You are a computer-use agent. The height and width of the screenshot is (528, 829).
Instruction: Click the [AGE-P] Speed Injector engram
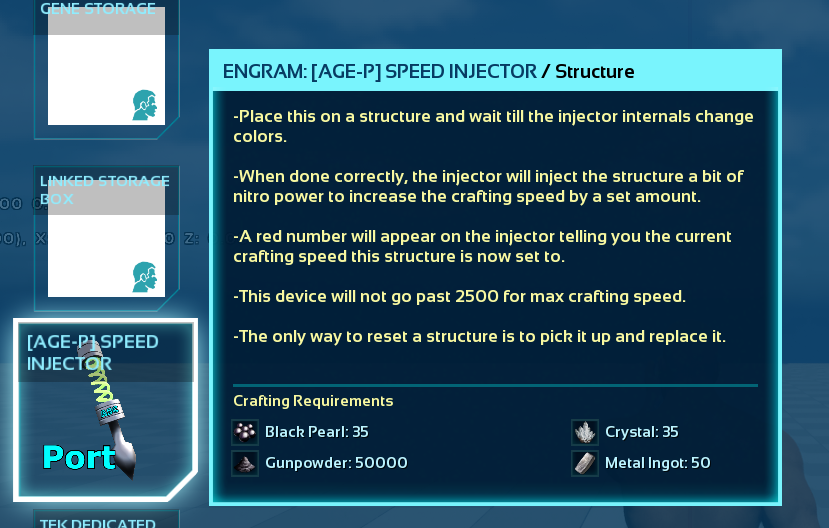[105, 410]
